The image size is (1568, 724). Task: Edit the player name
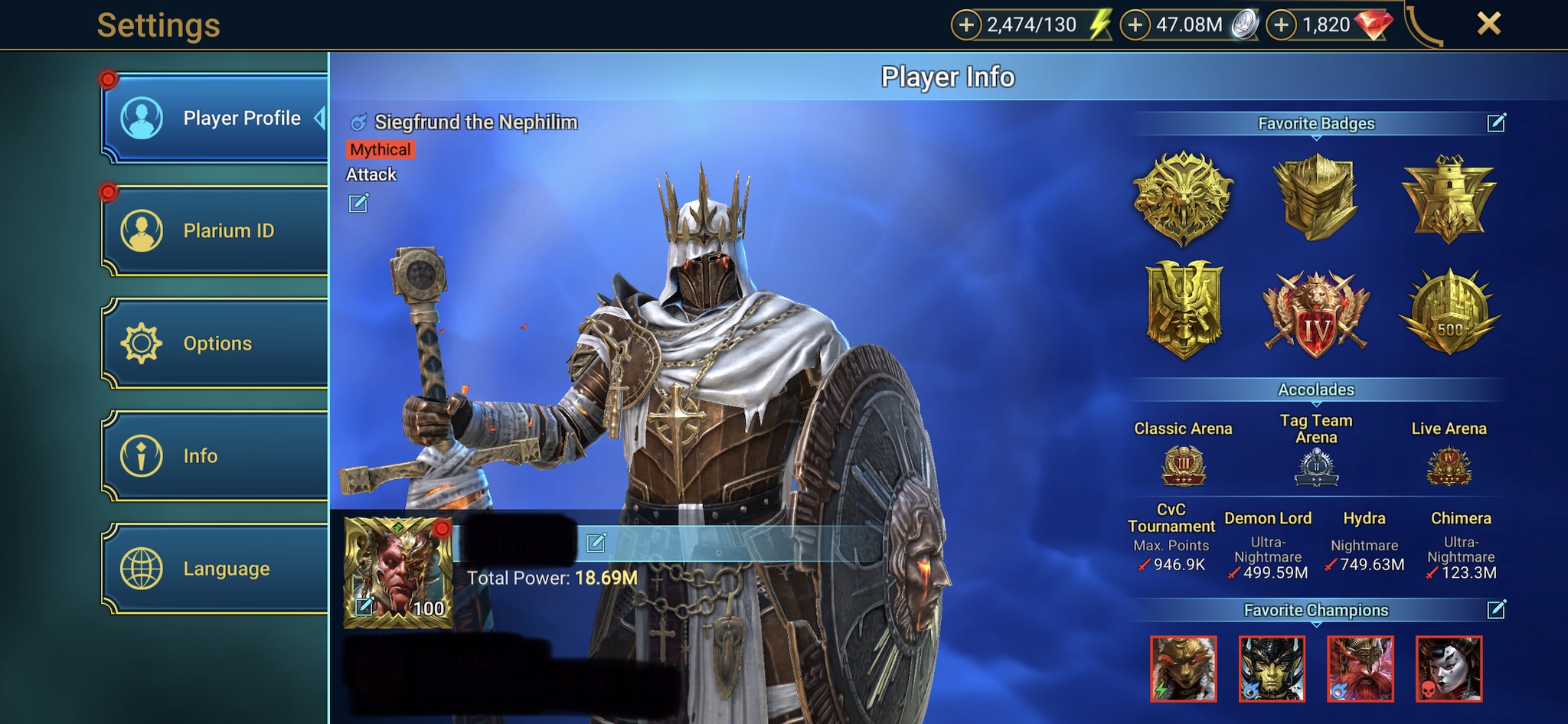pos(596,543)
